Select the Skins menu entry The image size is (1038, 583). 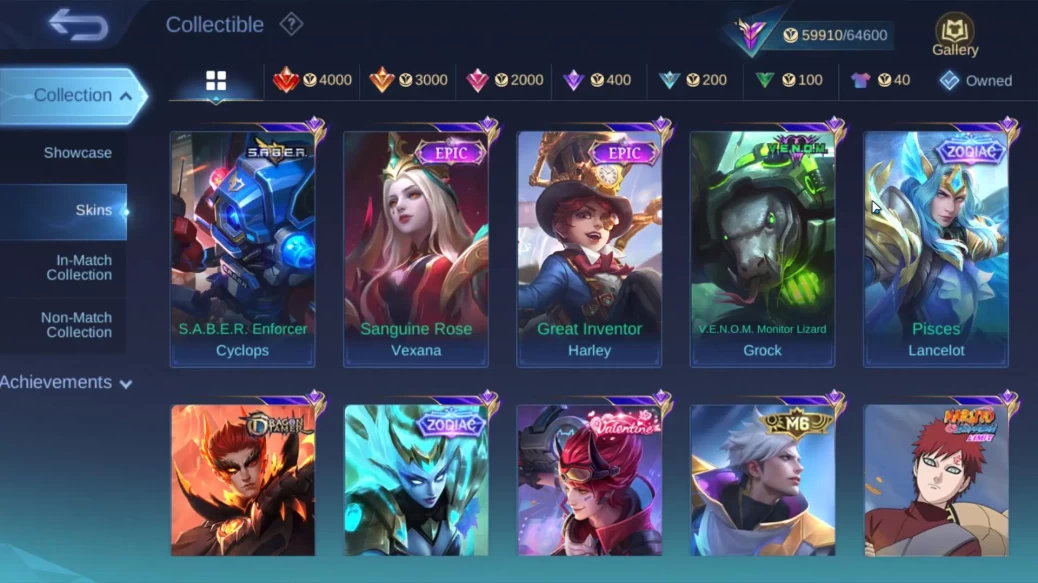[x=93, y=211]
